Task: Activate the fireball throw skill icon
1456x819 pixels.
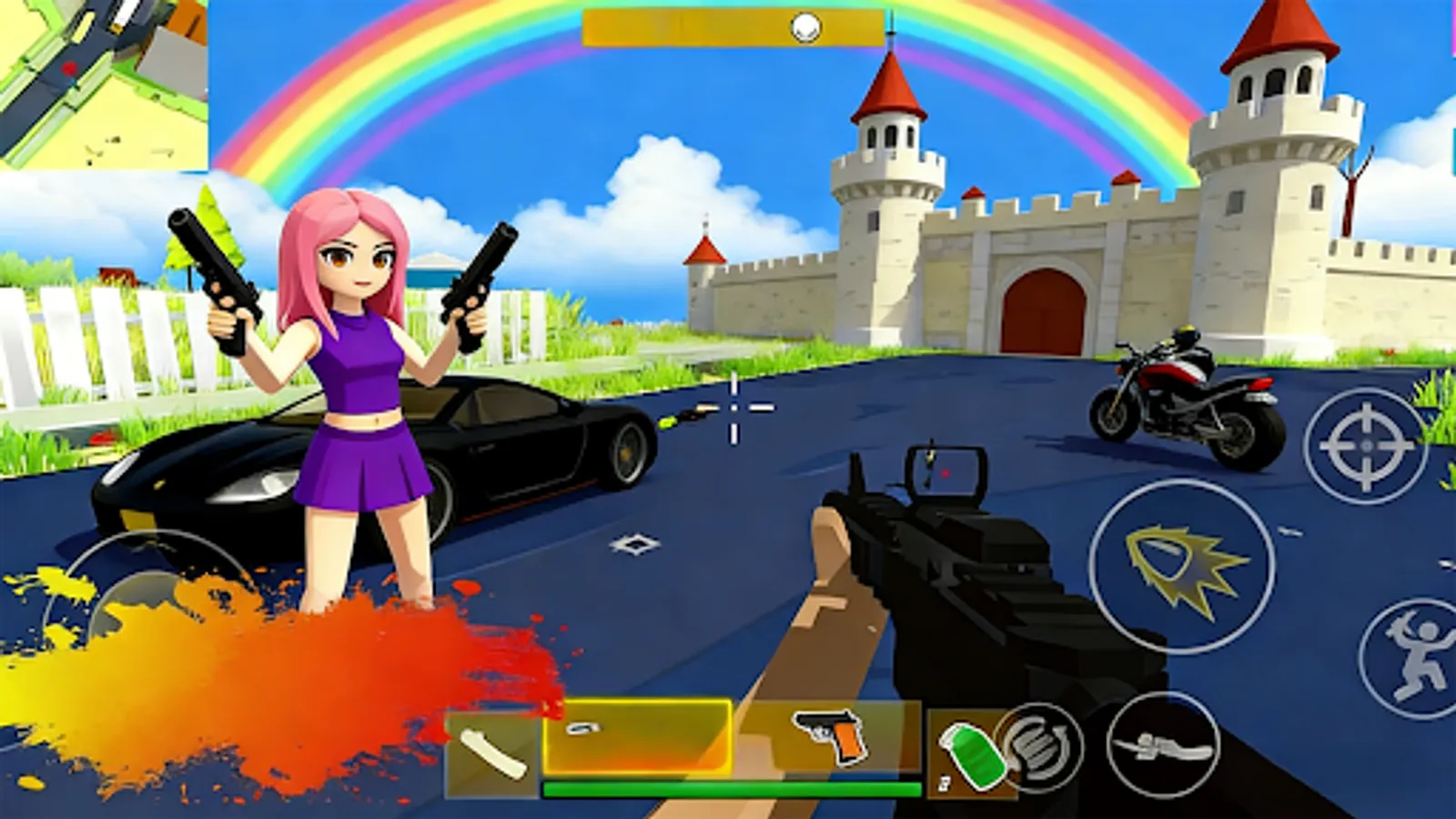Action: click(x=1183, y=566)
